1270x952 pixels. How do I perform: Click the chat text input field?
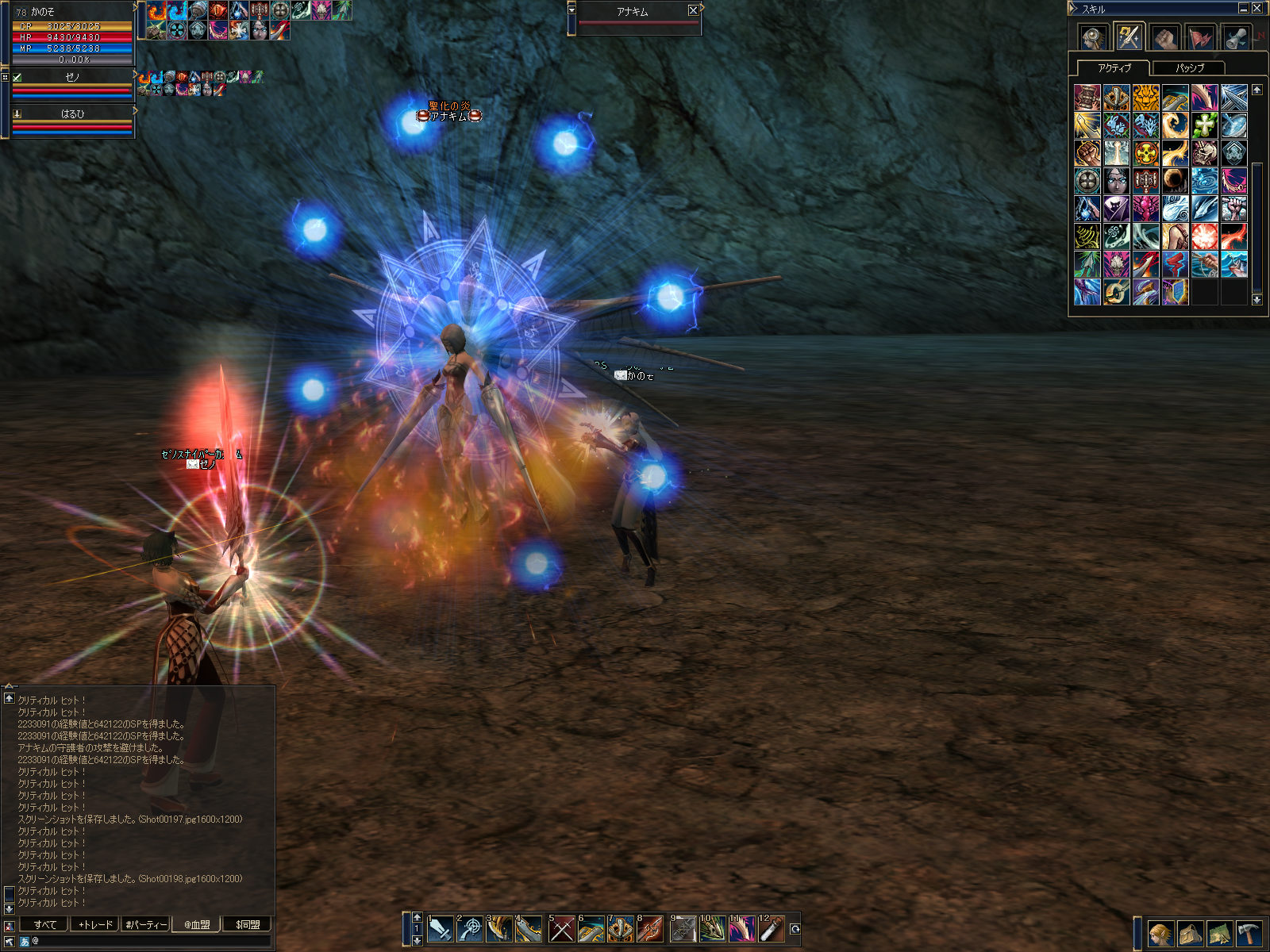pos(151,941)
